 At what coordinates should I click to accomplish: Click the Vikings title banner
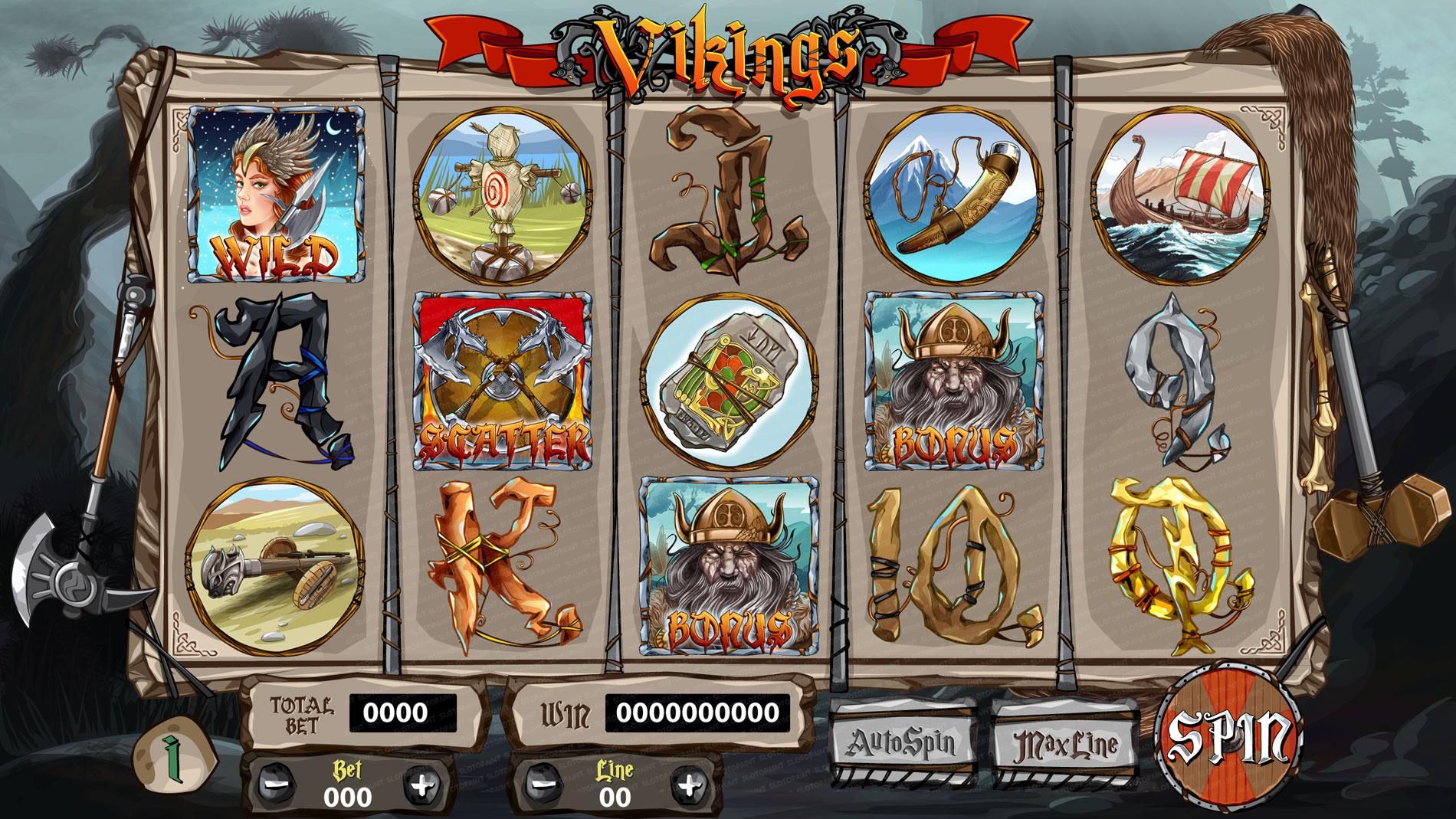[x=726, y=54]
